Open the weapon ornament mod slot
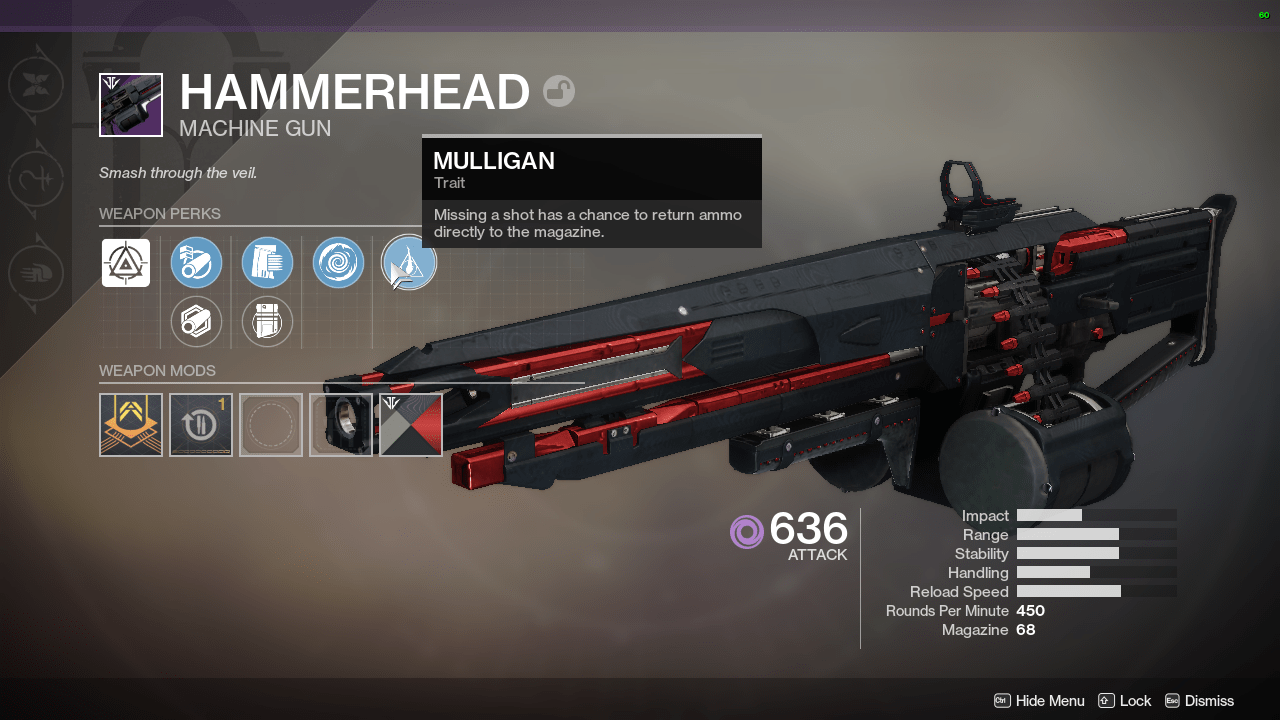 [x=340, y=424]
